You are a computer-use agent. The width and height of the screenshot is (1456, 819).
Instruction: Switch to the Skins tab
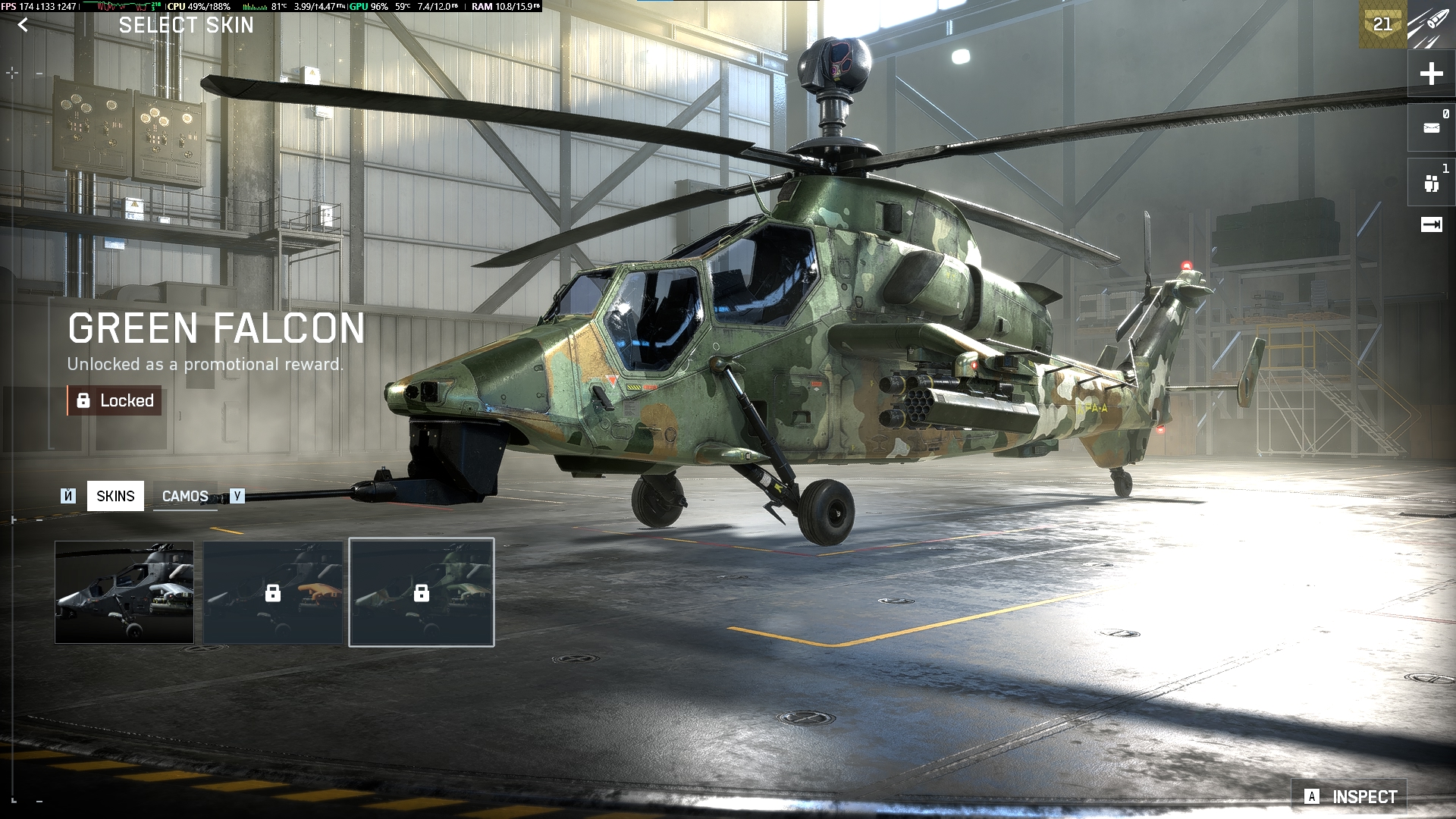tap(115, 496)
